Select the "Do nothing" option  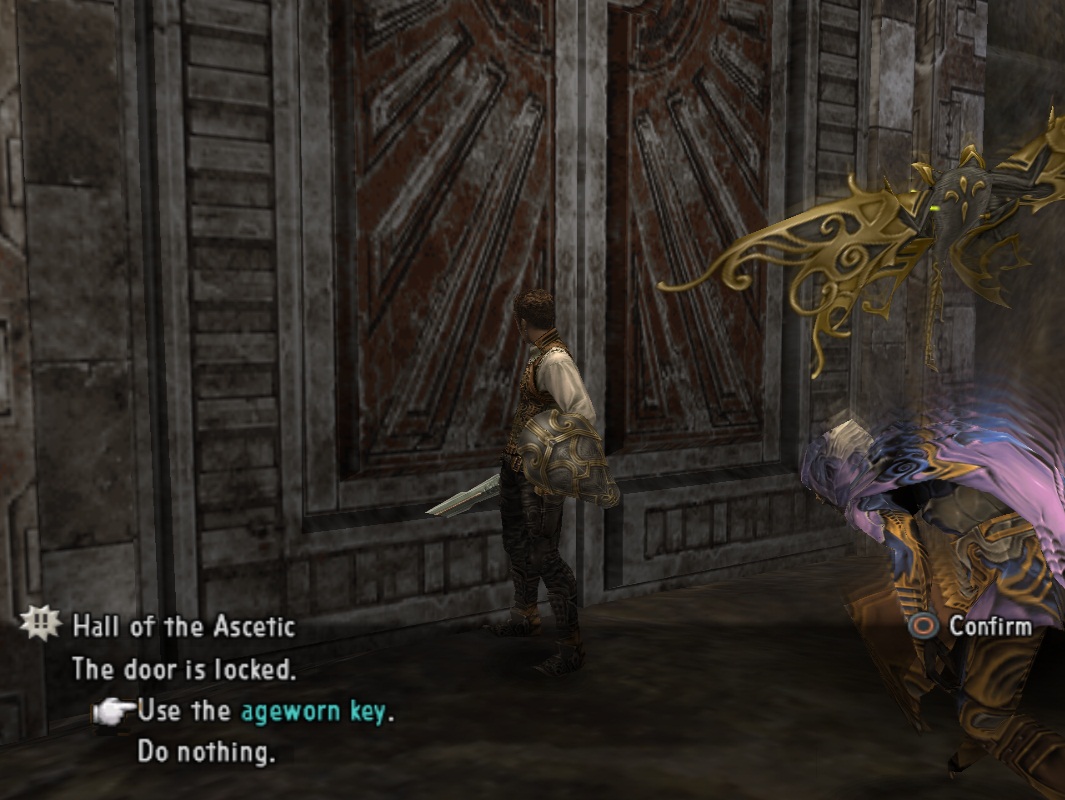(x=205, y=752)
